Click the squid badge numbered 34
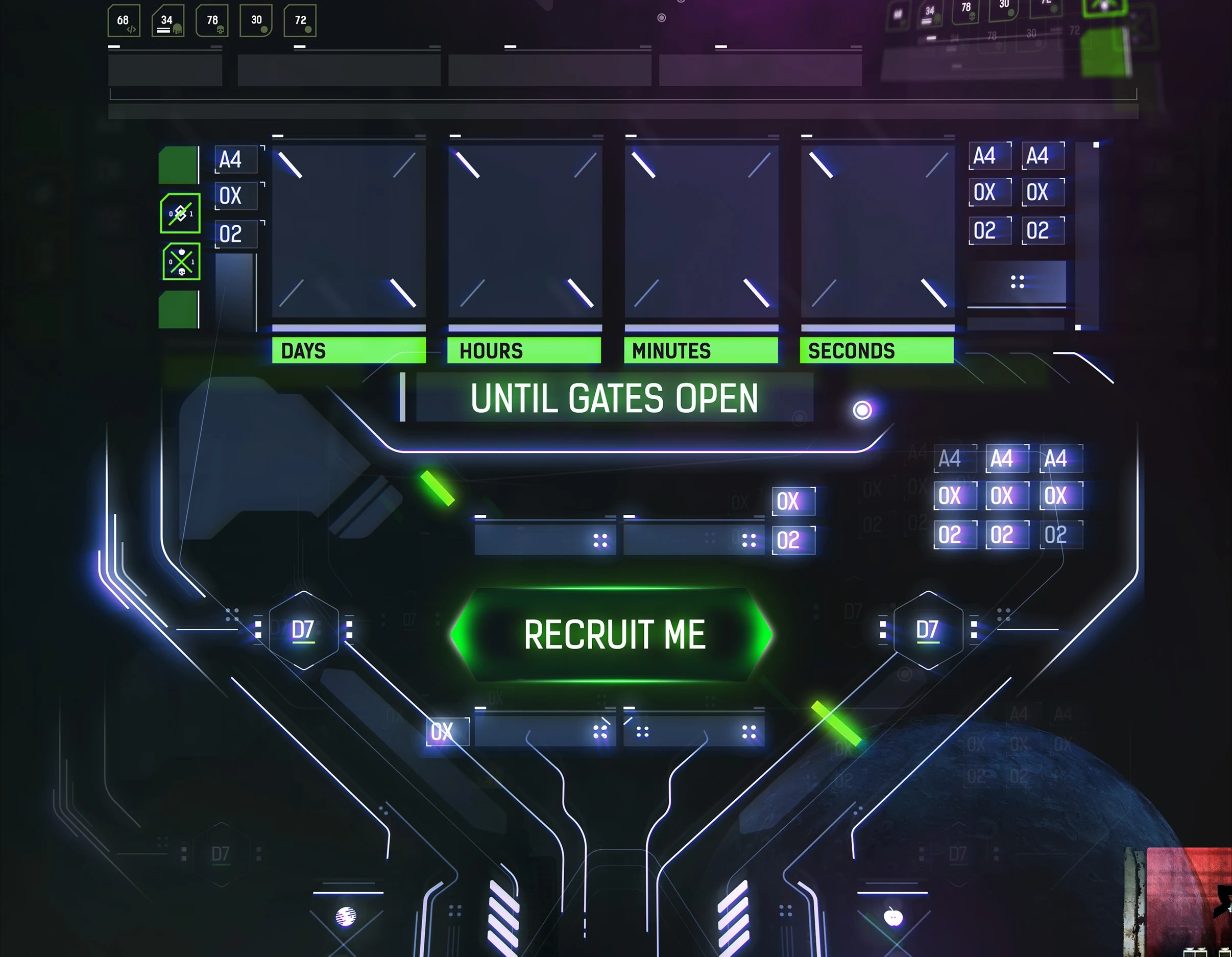Screen dimensions: 1232x957 tap(167, 21)
